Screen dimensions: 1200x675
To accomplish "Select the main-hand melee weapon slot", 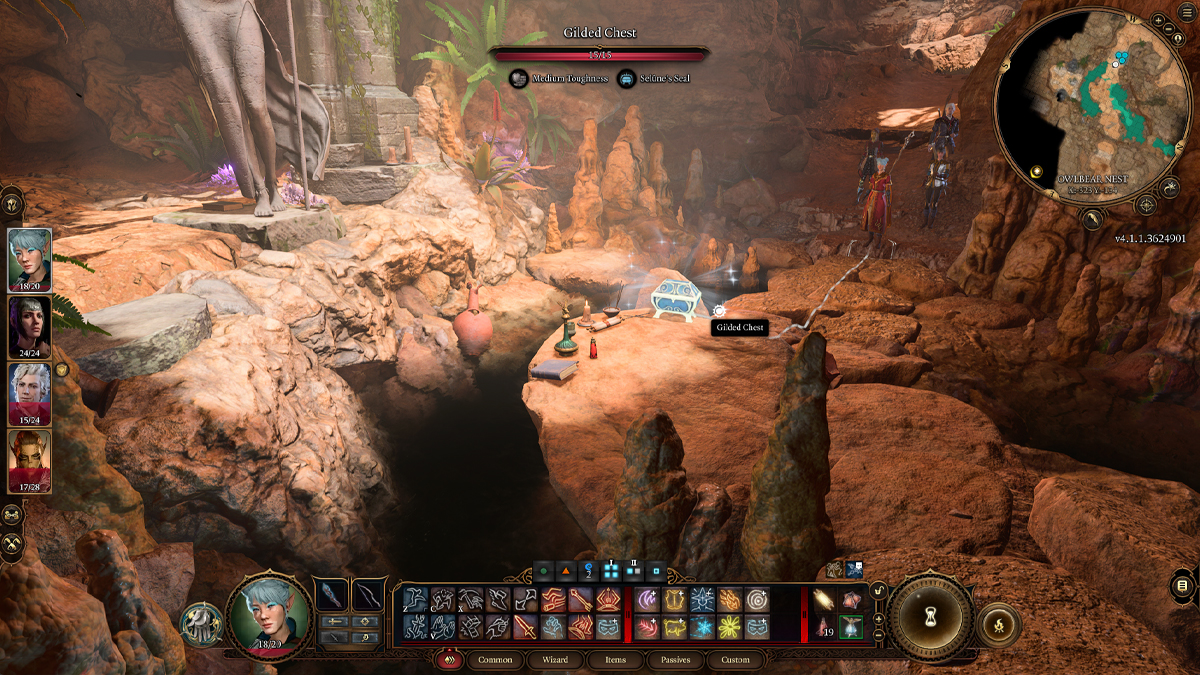I will [x=331, y=597].
